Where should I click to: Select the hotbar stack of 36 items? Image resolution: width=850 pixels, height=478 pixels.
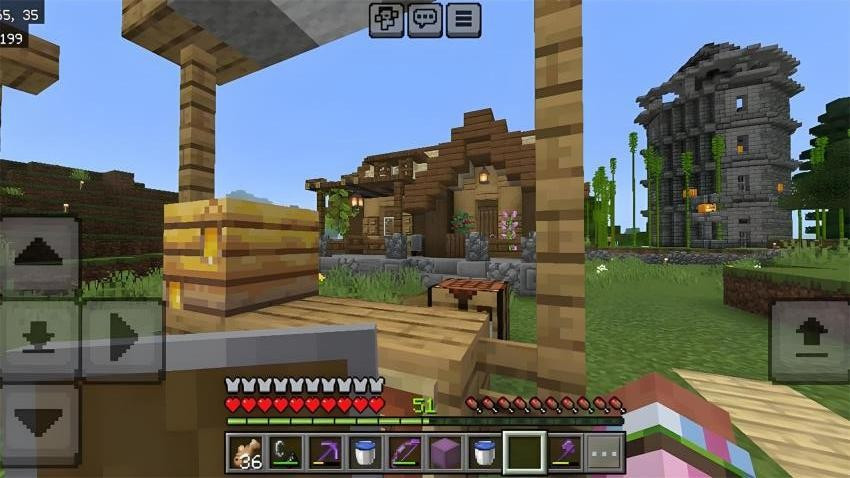245,453
